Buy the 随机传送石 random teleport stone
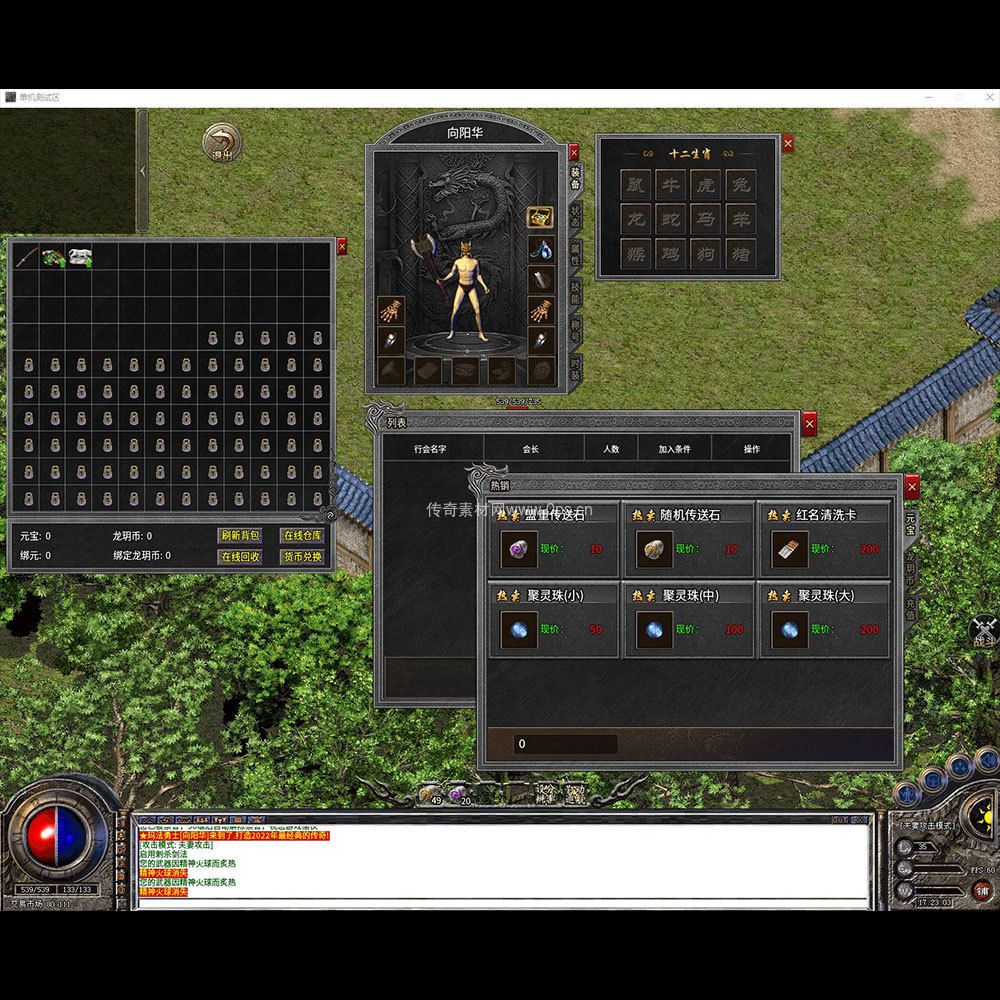Screen dimensions: 1000x1000 (652, 548)
